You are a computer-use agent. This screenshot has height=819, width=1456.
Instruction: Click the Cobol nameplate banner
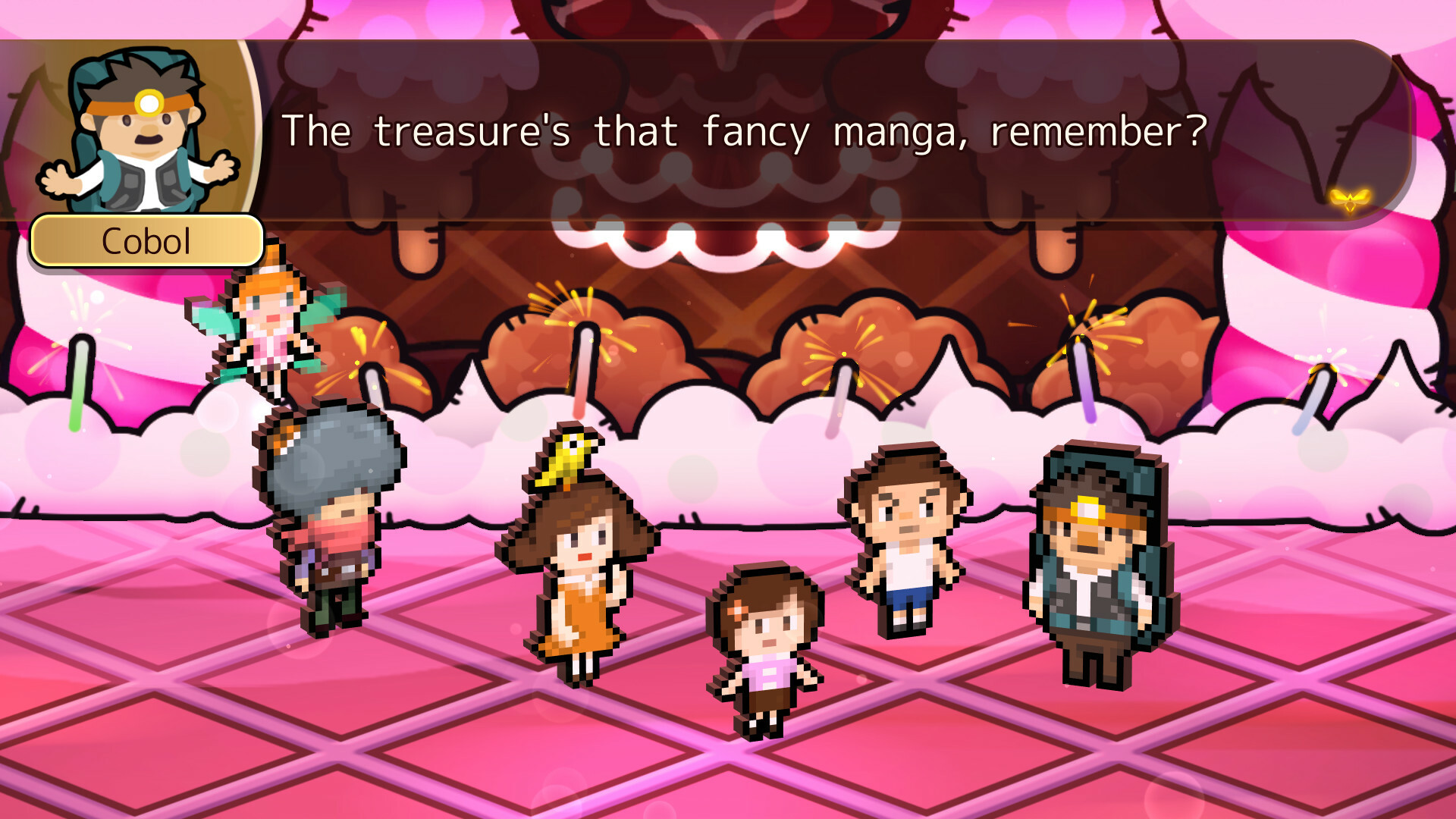point(146,241)
